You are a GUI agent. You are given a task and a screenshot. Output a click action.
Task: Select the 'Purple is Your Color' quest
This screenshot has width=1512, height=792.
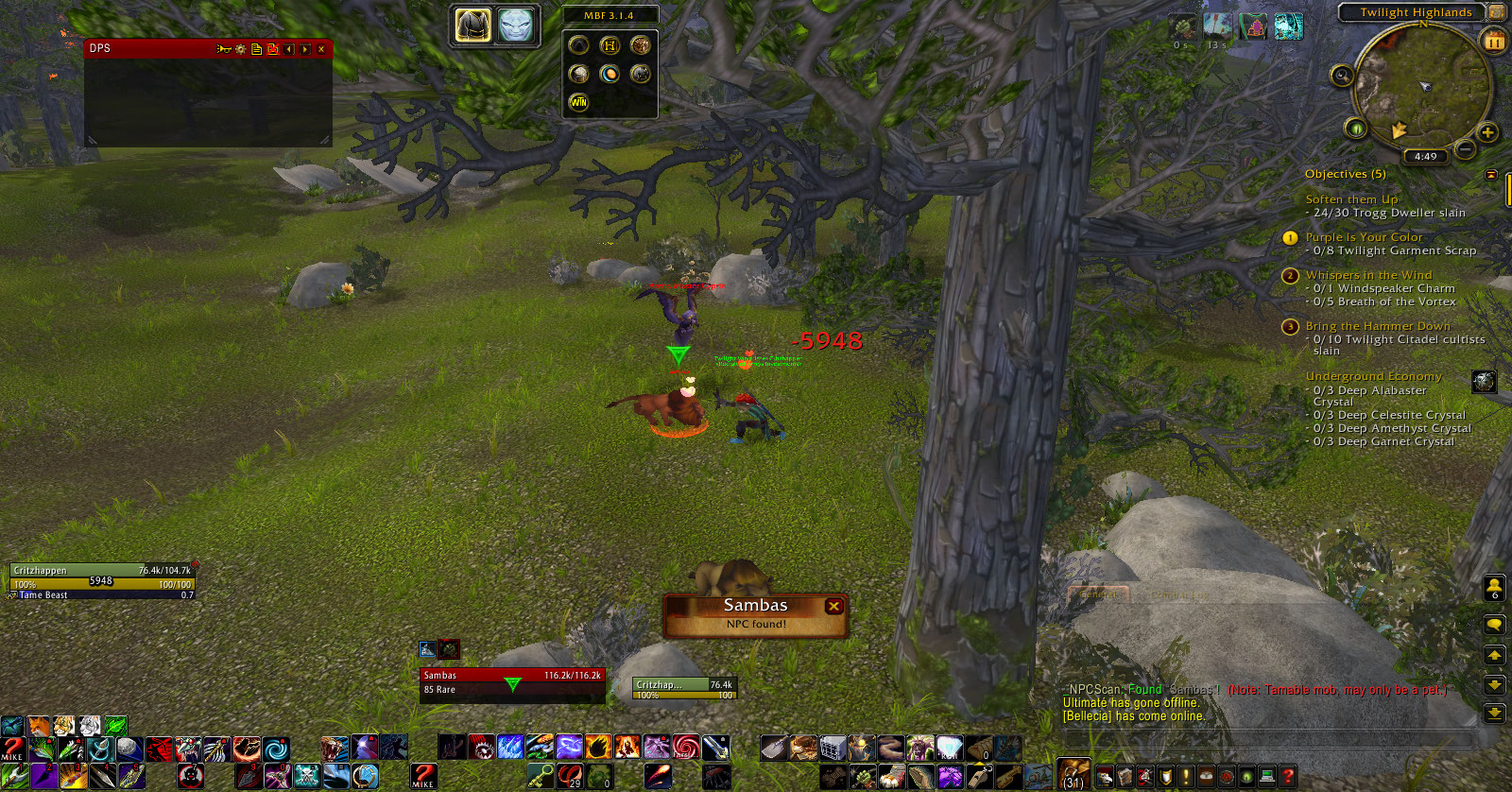[x=1363, y=237]
